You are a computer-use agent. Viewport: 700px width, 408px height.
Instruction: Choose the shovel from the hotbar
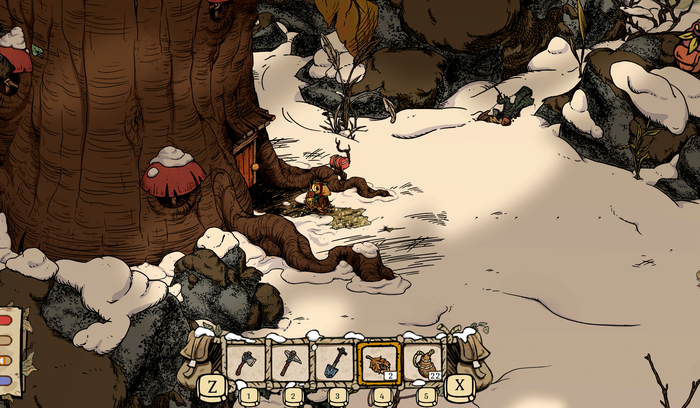point(336,362)
